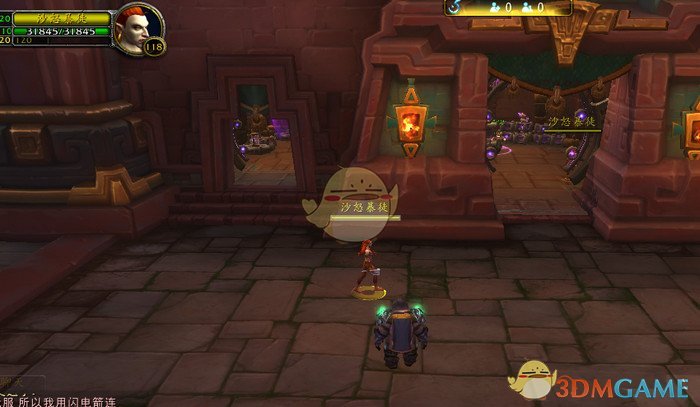The height and width of the screenshot is (407, 700).
Task: Select the target name plate 沙怒暴徒
Action: pos(76,18)
